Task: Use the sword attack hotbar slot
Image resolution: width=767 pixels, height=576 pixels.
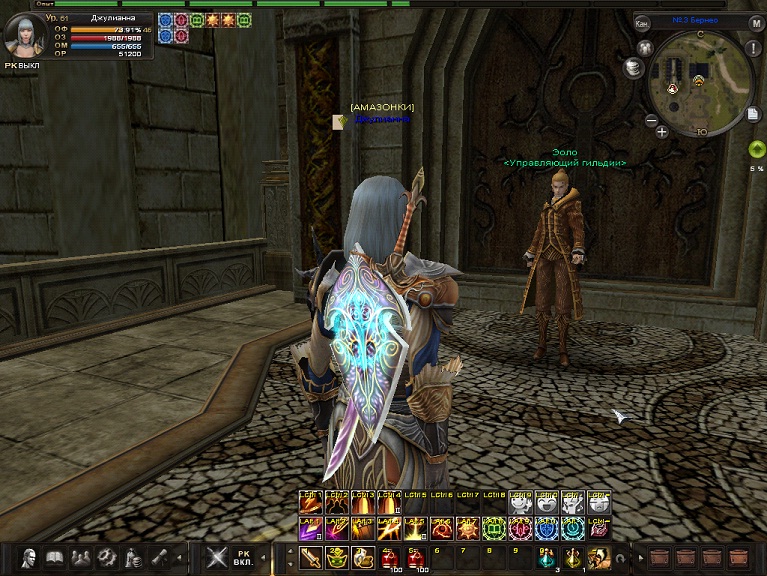Action: tap(310, 558)
